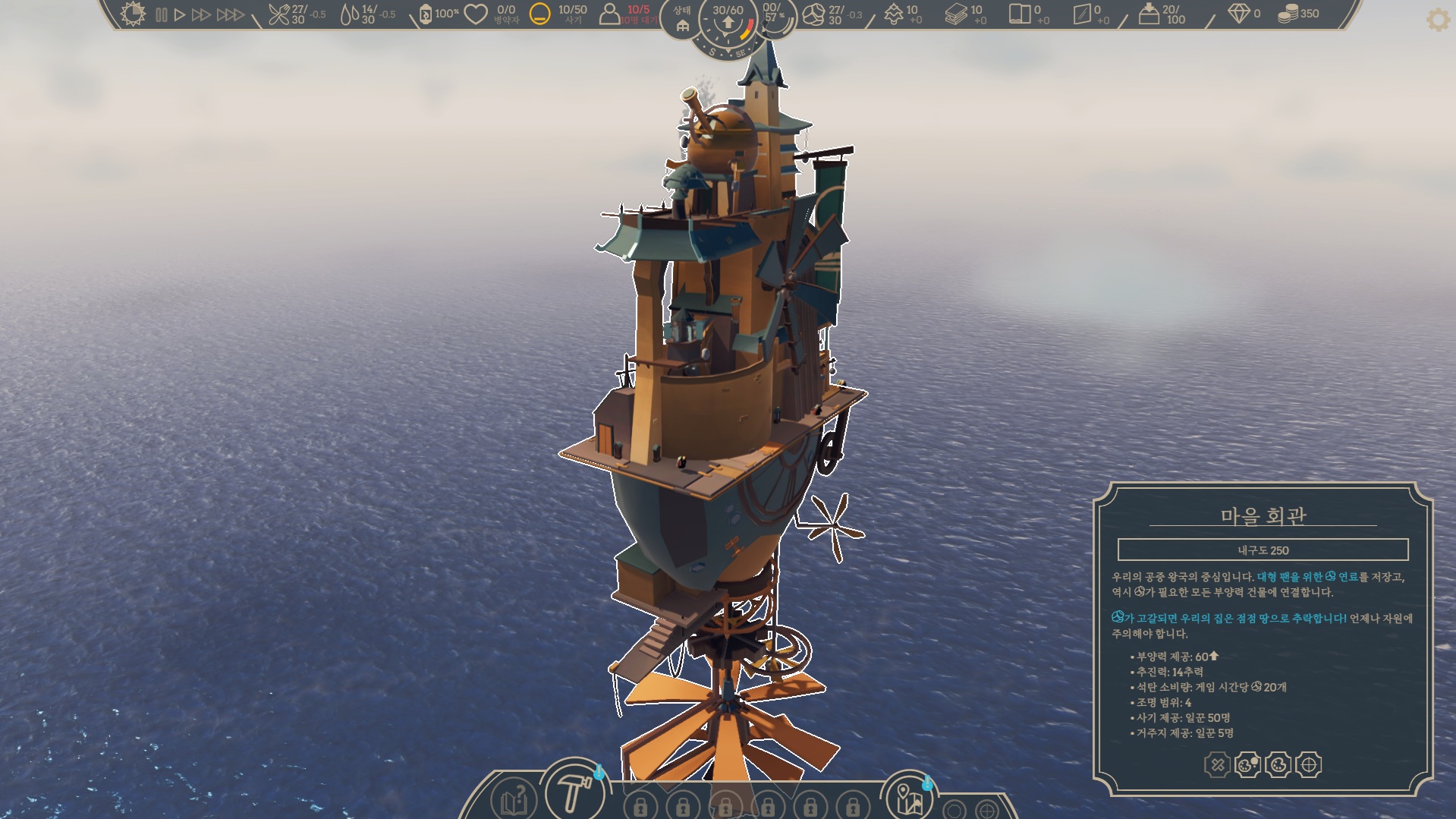Open the settings gear menu
The height and width of the screenshot is (819, 1456).
click(1438, 20)
